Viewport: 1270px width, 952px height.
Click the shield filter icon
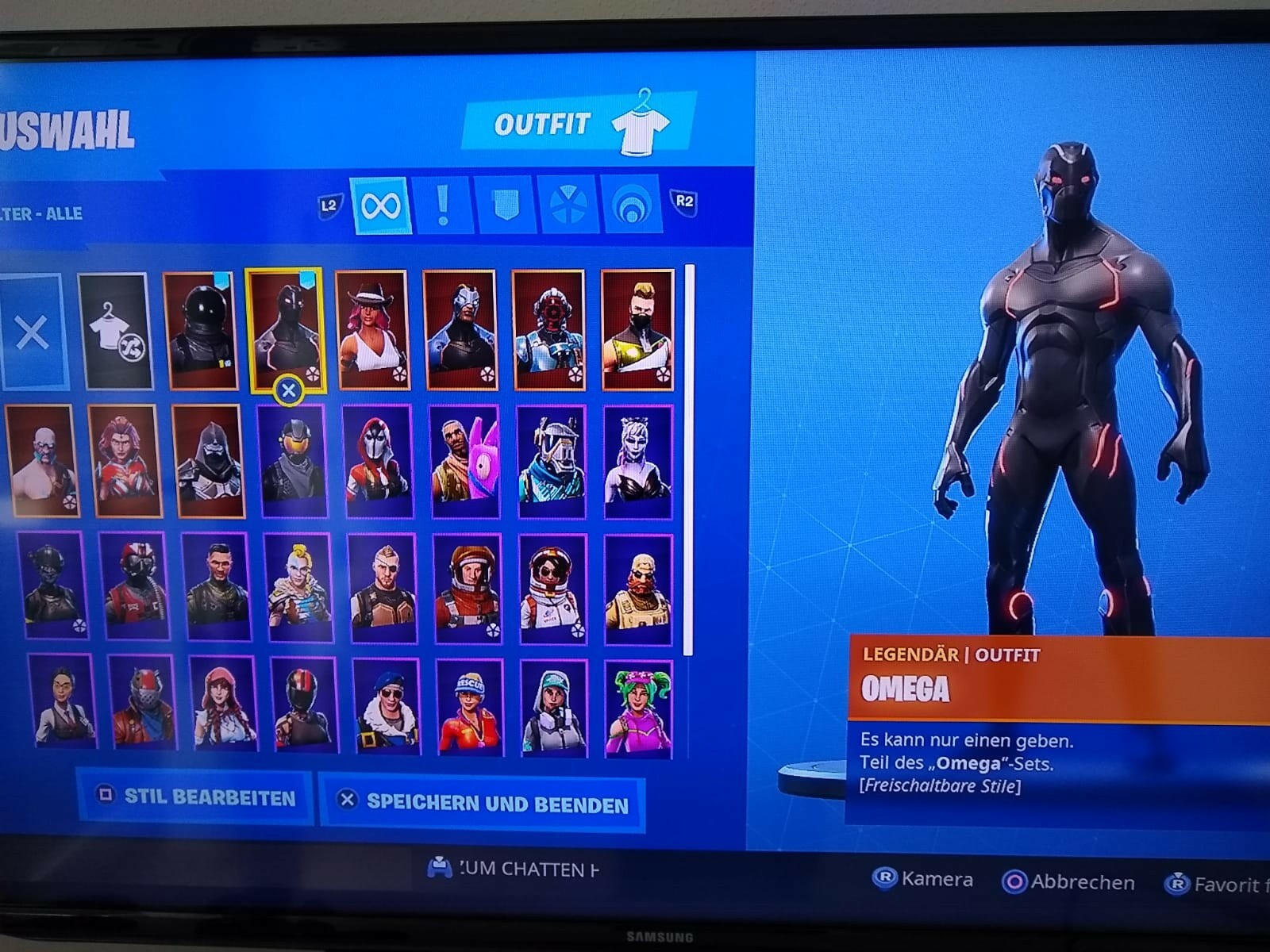(506, 208)
